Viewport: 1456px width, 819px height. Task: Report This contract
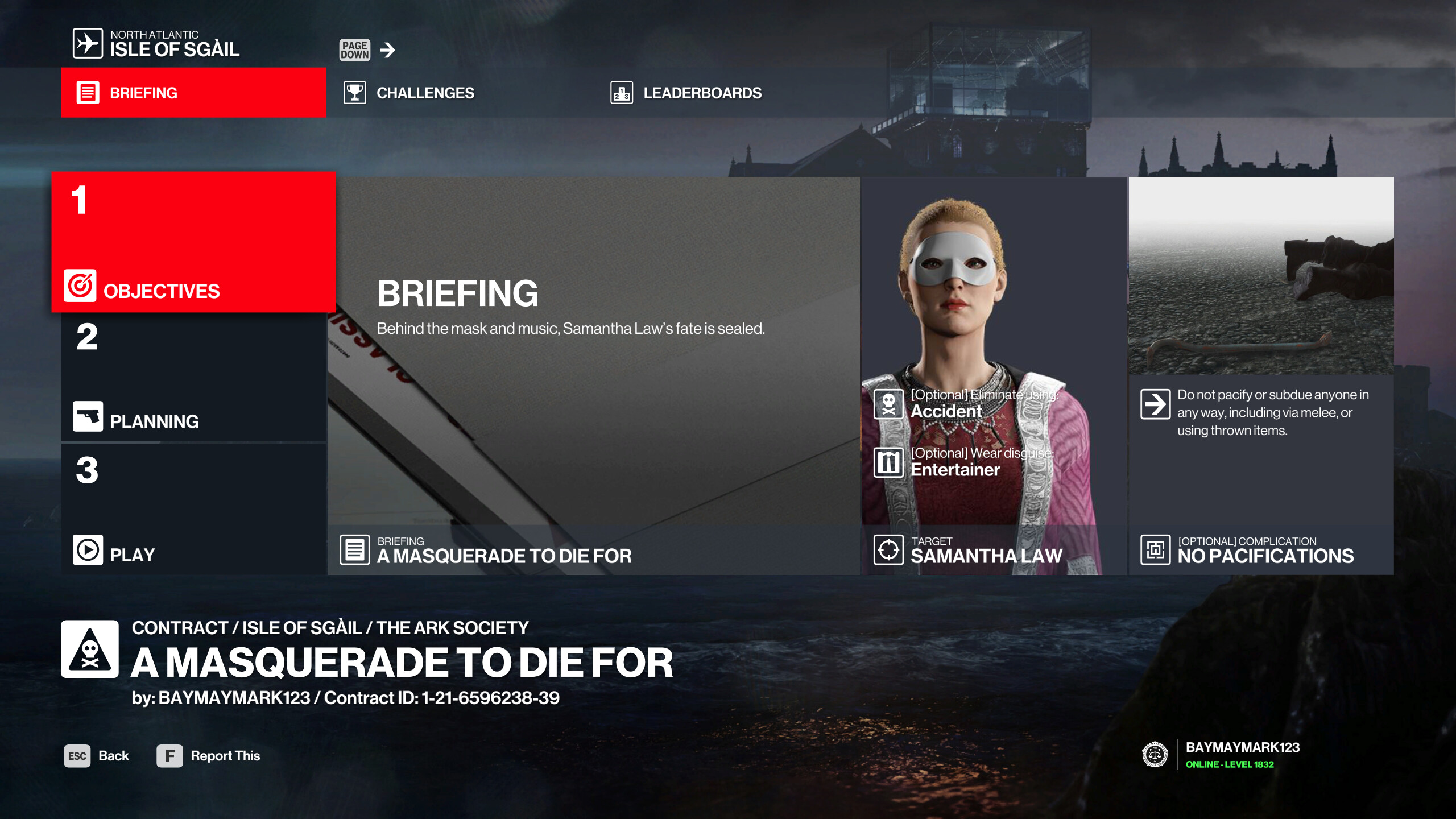(209, 756)
